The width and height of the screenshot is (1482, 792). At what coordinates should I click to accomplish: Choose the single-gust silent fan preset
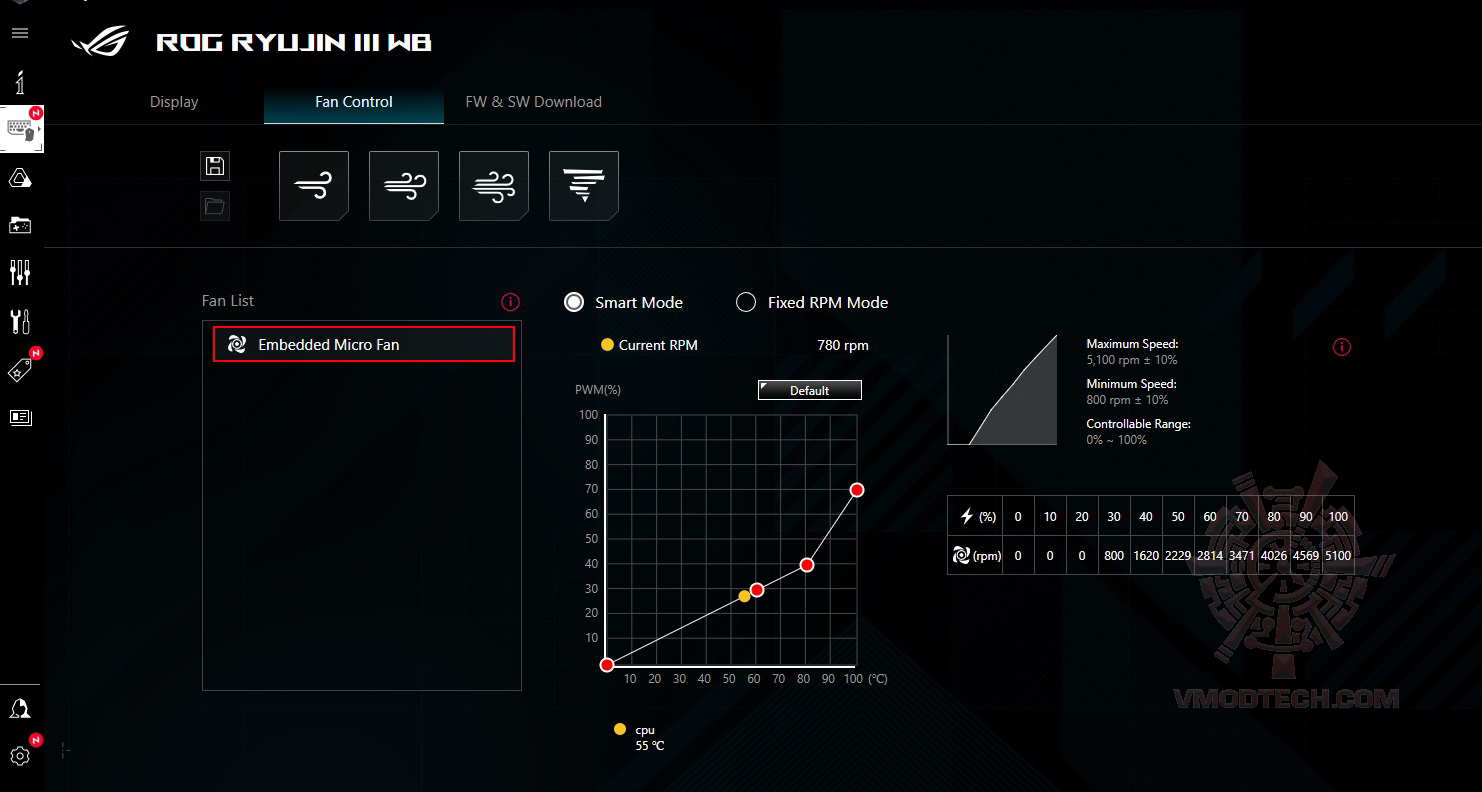pyautogui.click(x=313, y=186)
